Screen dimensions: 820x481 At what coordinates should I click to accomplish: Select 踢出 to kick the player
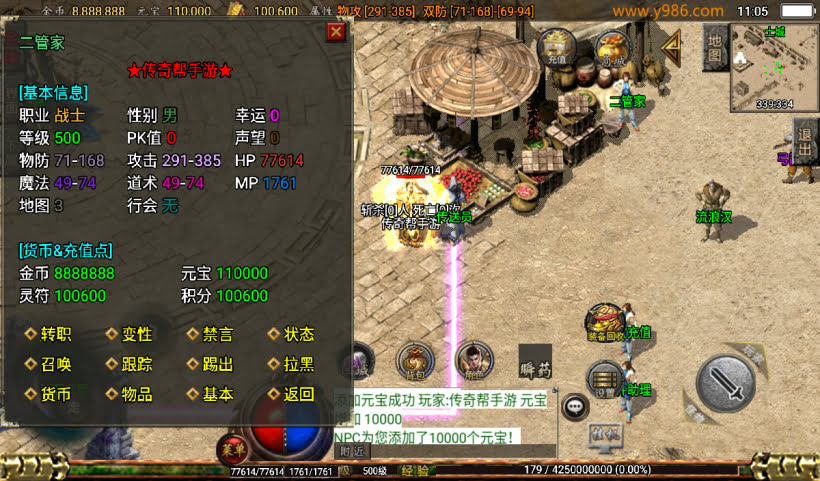[x=217, y=364]
